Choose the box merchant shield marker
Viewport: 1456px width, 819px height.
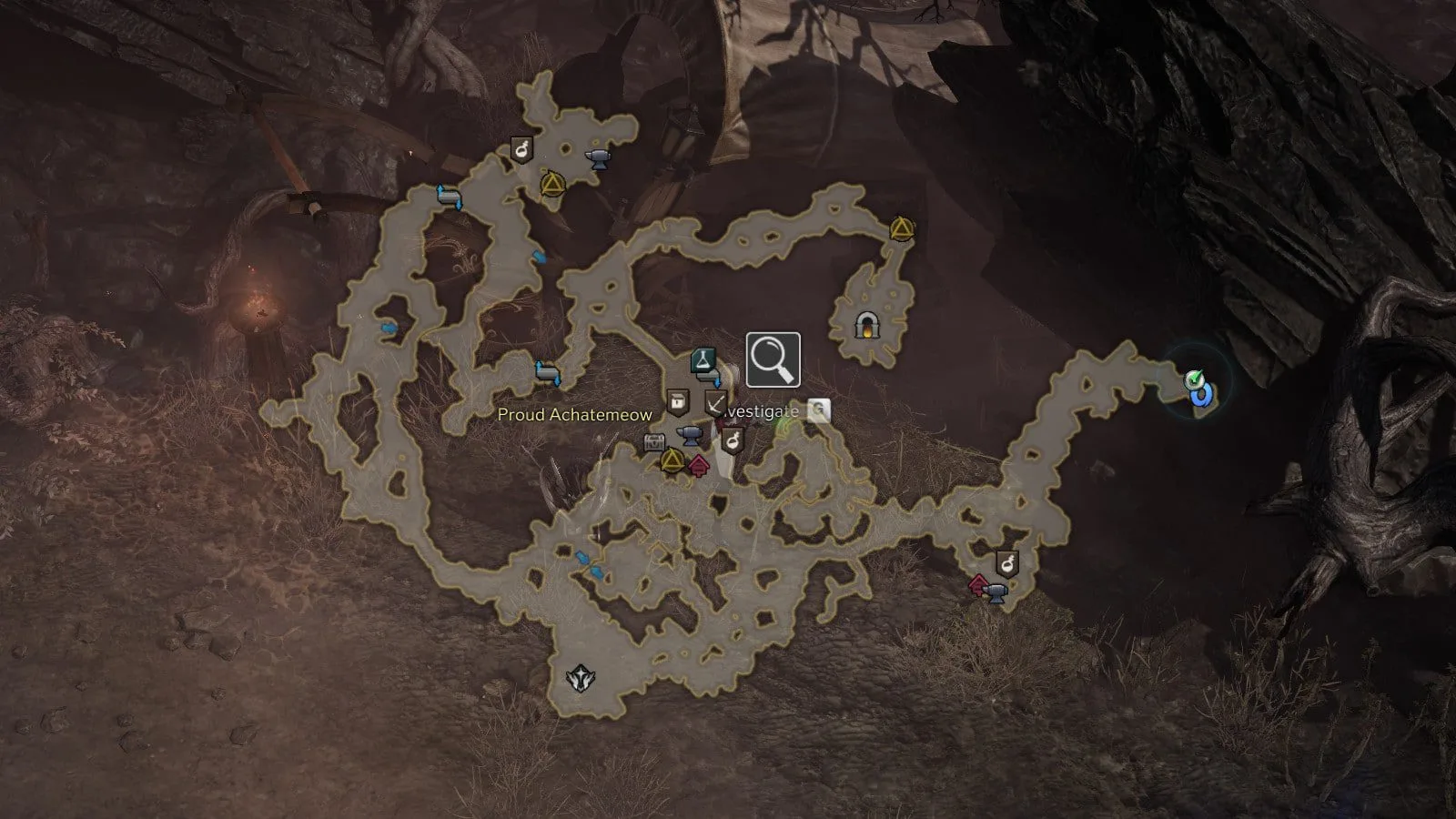click(676, 401)
